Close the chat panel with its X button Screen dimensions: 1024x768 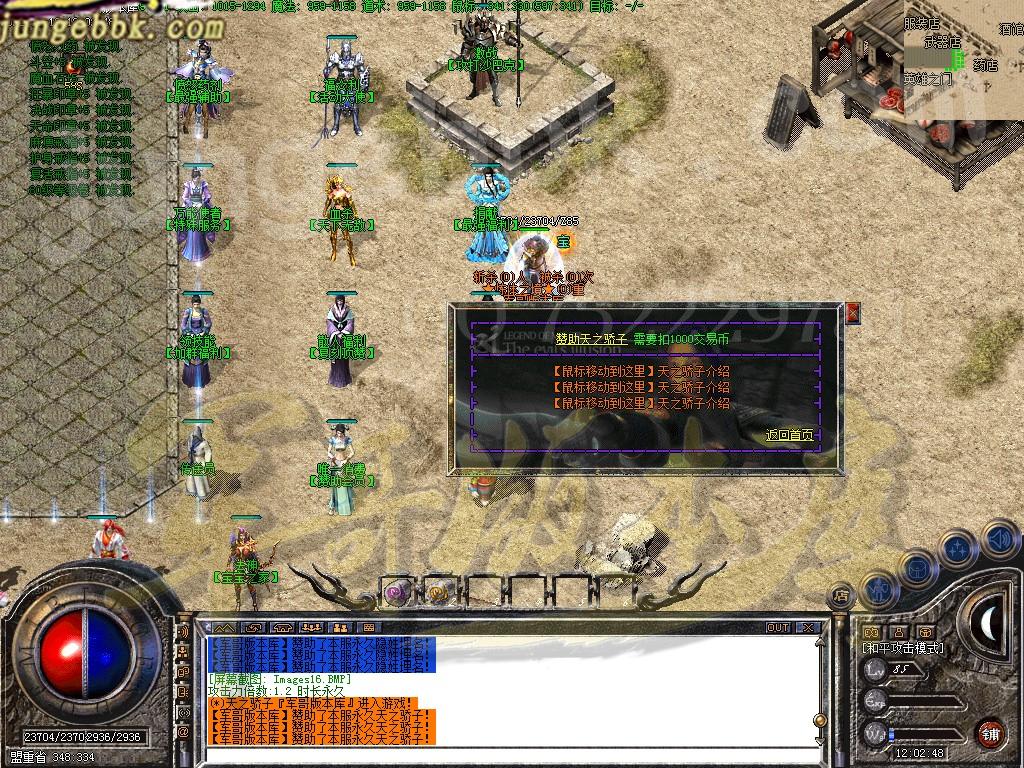click(808, 628)
